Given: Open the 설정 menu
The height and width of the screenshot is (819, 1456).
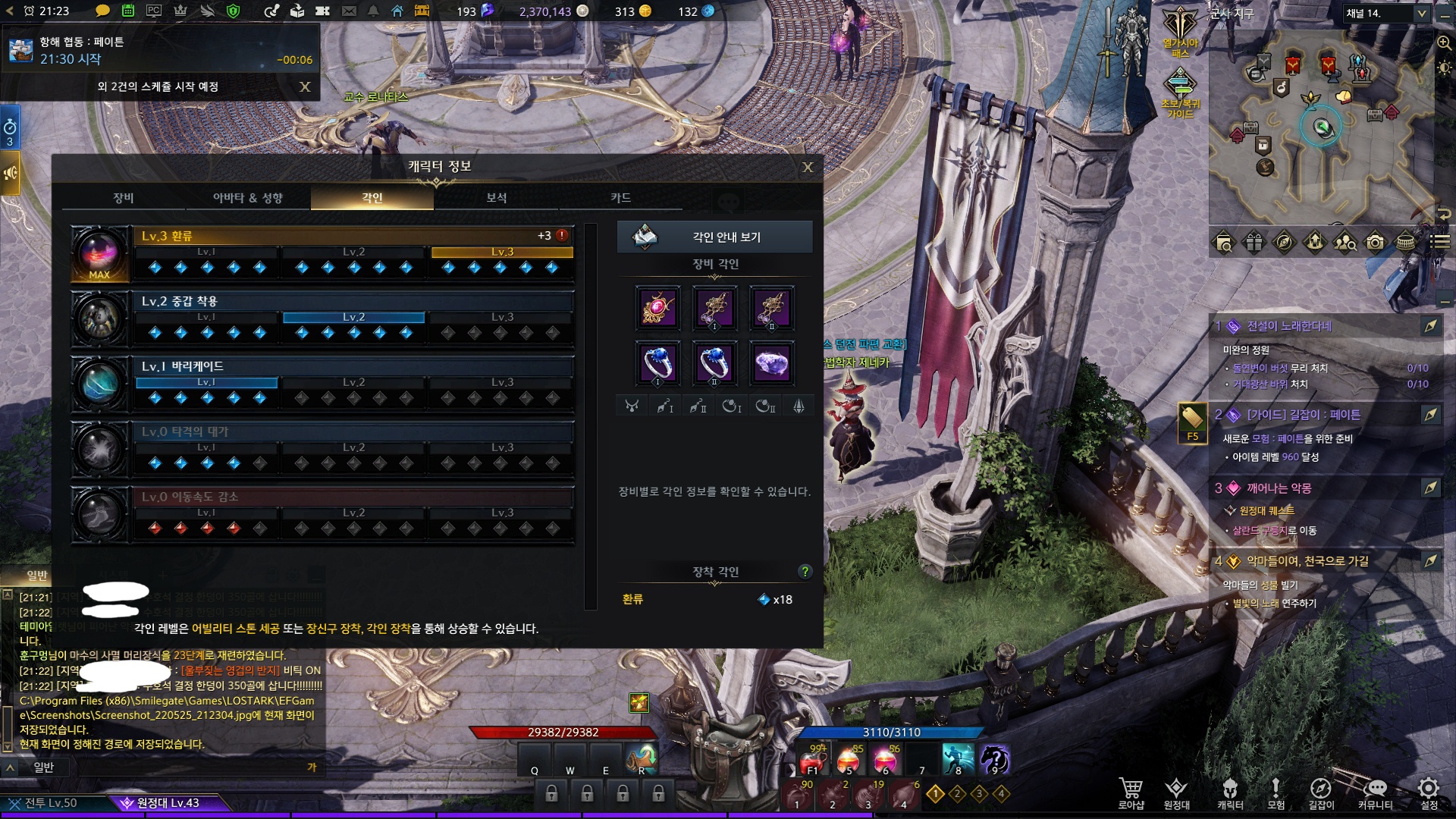Looking at the screenshot, I should pos(1429,792).
